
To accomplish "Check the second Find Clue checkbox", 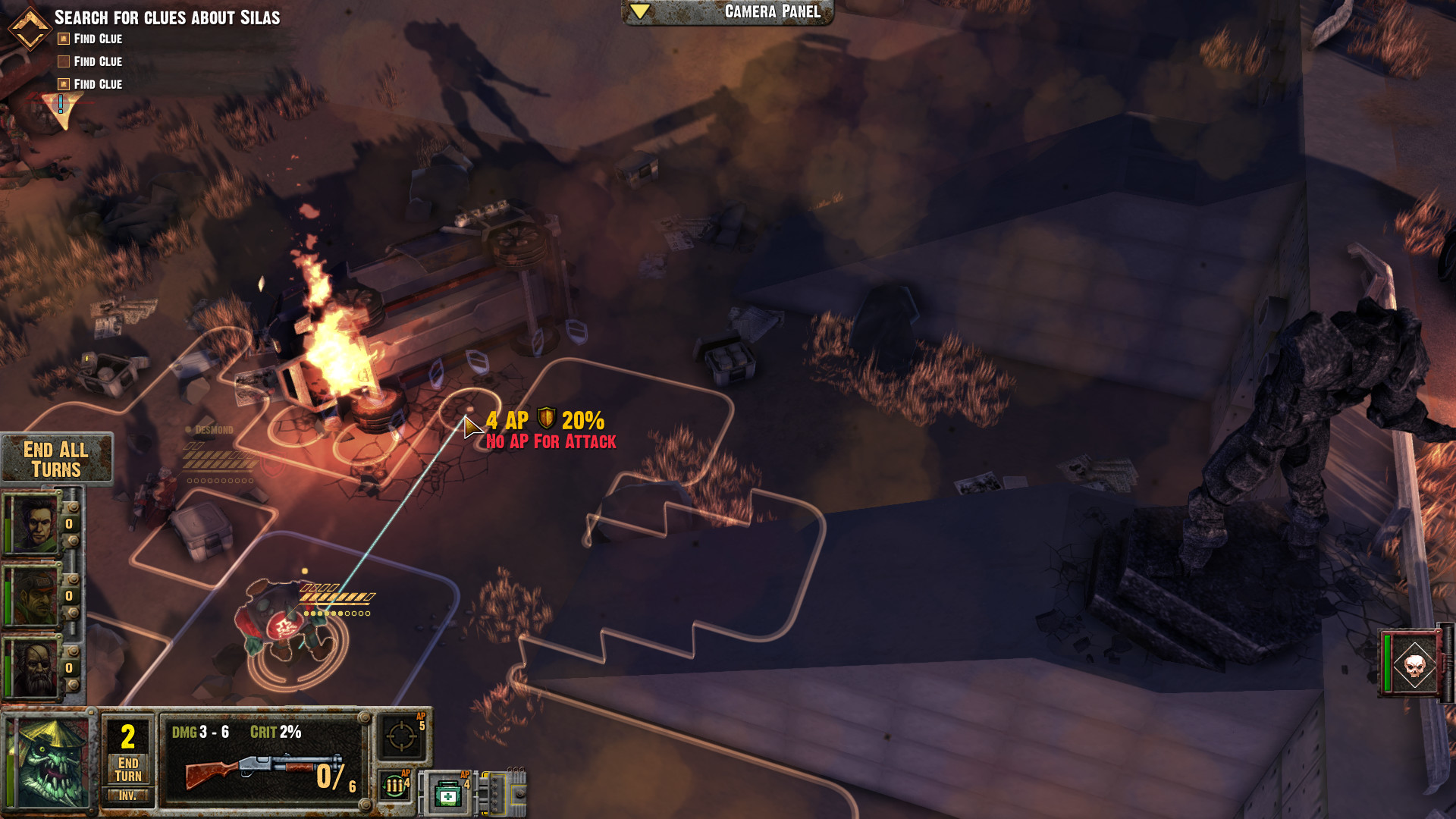I will tap(62, 61).
